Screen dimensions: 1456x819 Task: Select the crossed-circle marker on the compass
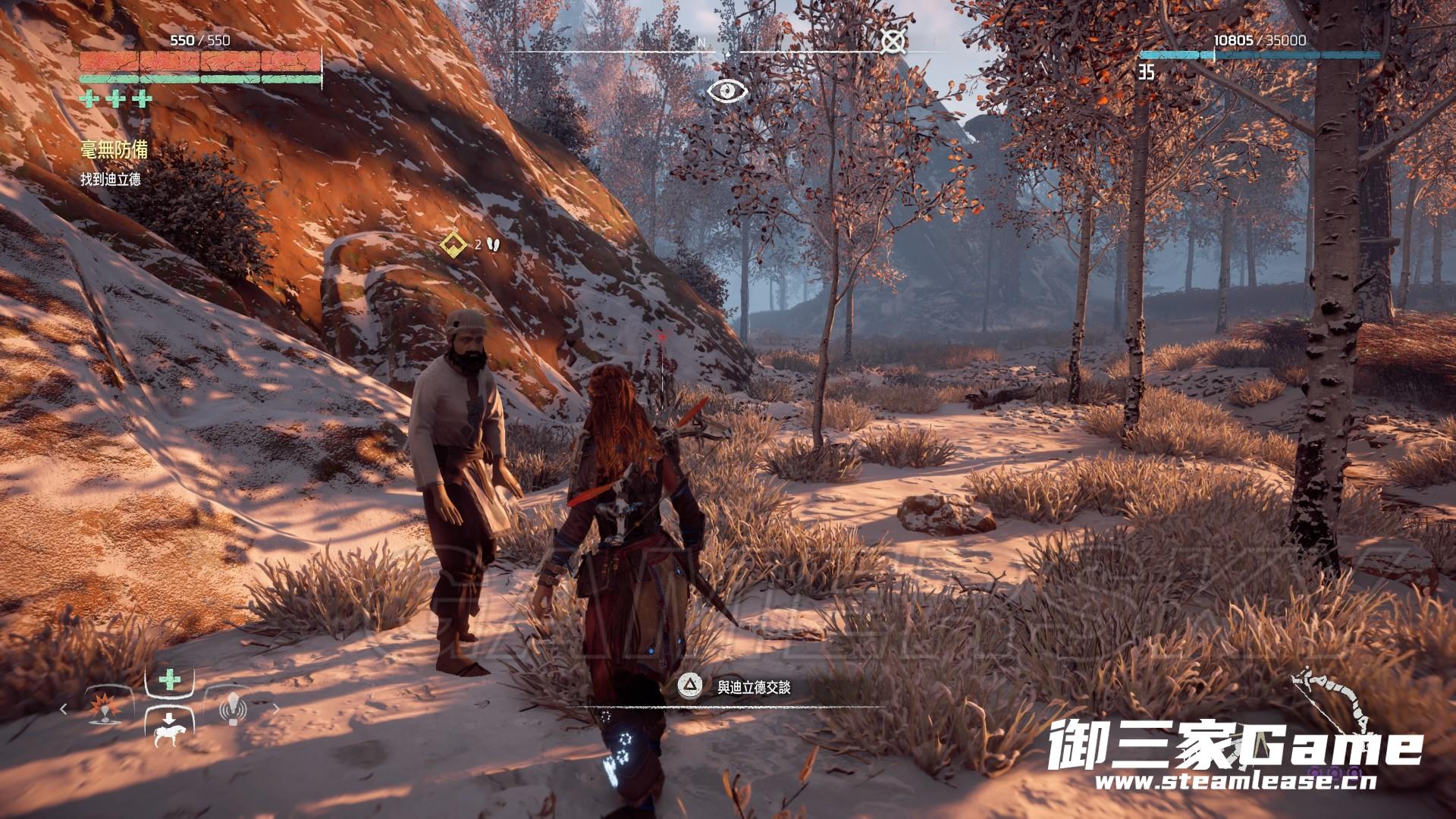pyautogui.click(x=892, y=42)
